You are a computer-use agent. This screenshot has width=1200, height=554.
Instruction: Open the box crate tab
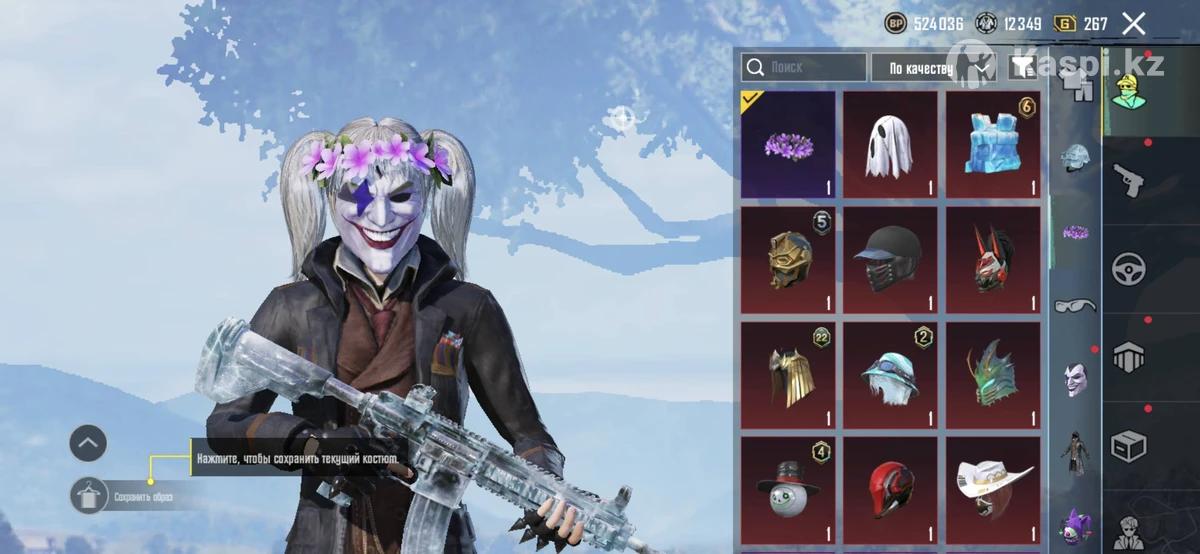[x=1129, y=445]
